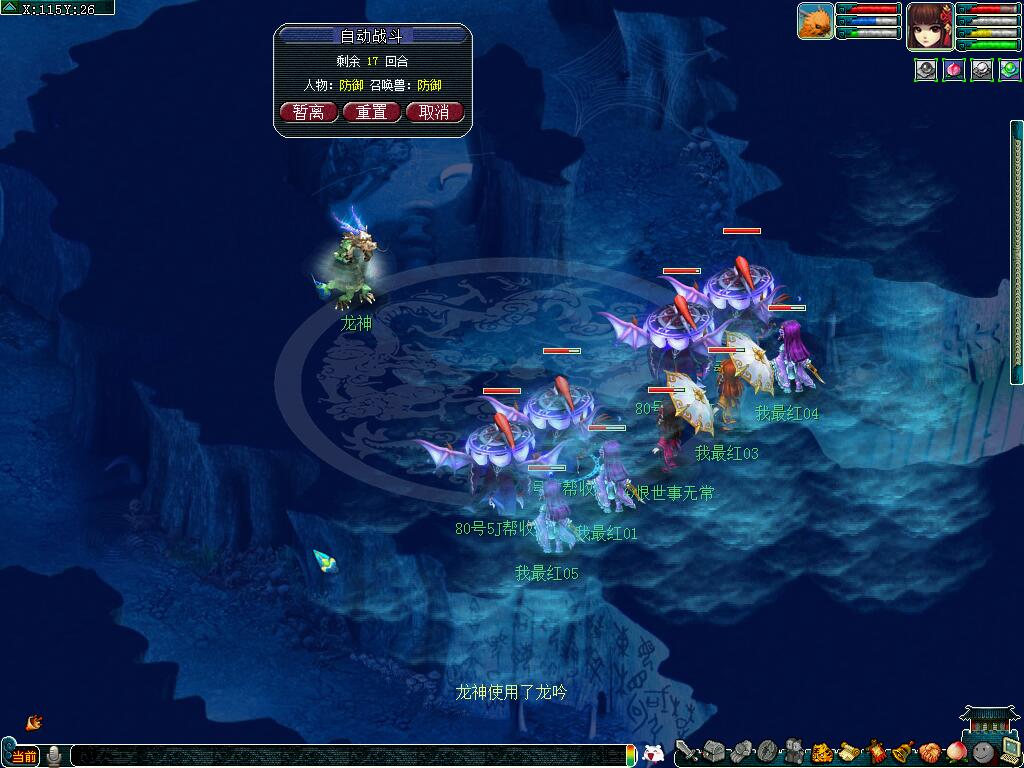Open the treasure chest inventory icon
Image resolution: width=1024 pixels, height=768 pixels.
pos(713,751)
